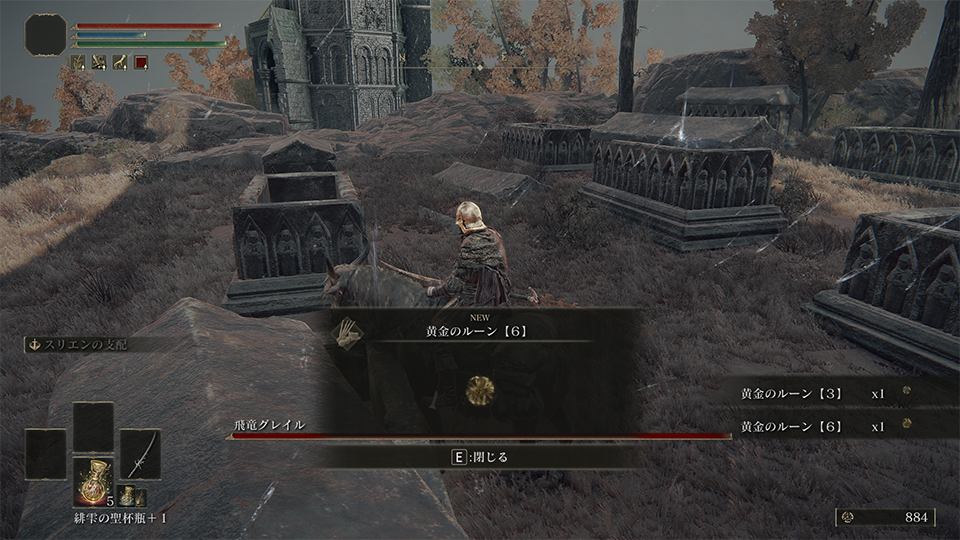Click the golden arm status buff icon
Screen dimensions: 960x540
120,62
